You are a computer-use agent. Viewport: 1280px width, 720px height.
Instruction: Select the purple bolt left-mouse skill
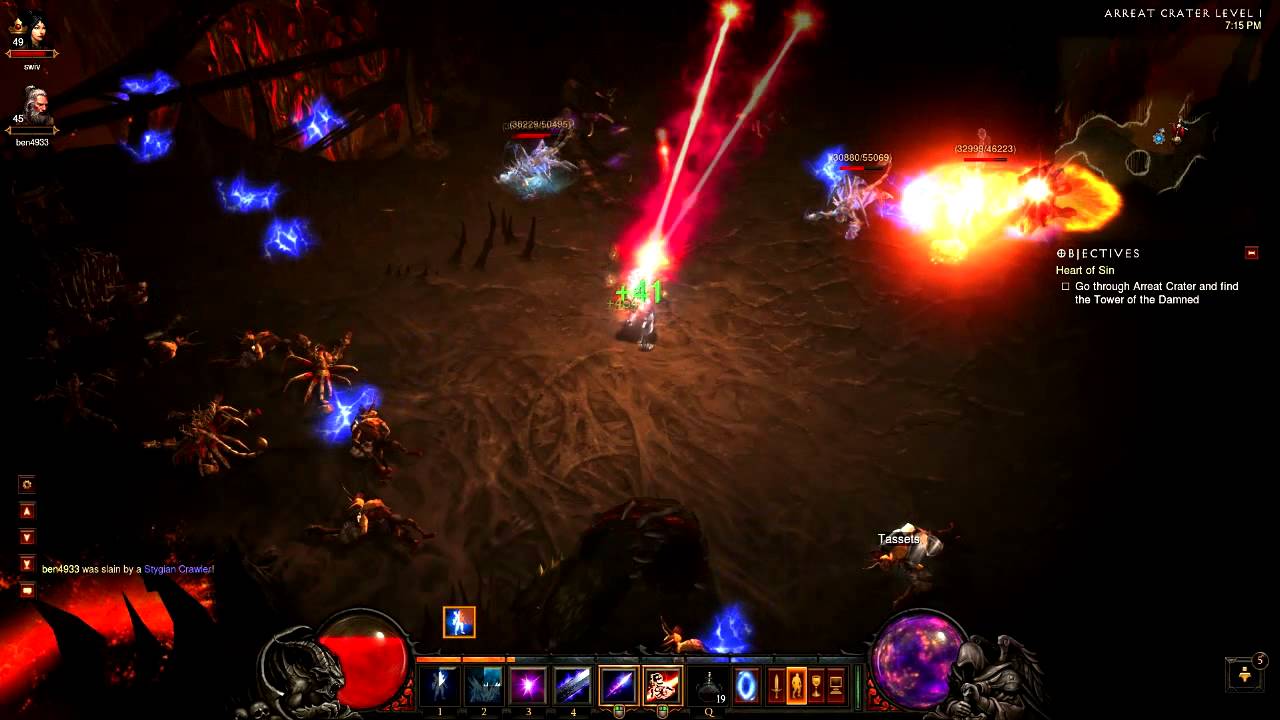[x=618, y=686]
